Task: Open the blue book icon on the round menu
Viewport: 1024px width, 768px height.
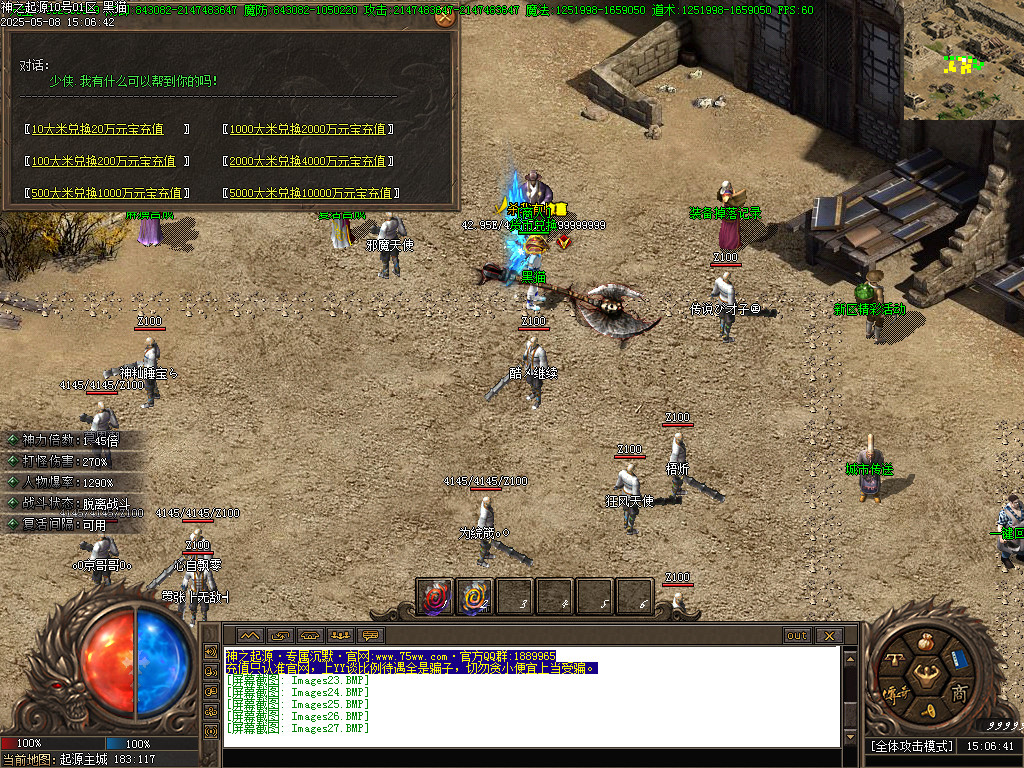Action: point(959,658)
